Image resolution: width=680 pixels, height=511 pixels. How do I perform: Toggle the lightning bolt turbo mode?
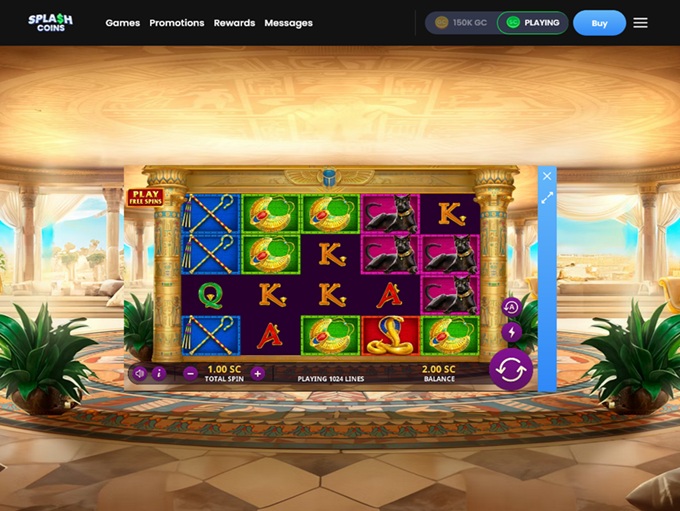coord(511,332)
